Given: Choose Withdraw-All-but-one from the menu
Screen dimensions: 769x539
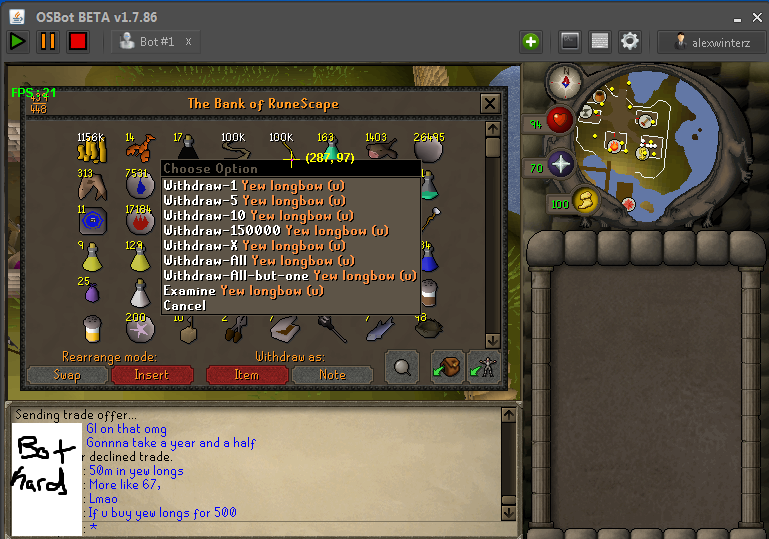Looking at the screenshot, I should pyautogui.click(x=290, y=275).
